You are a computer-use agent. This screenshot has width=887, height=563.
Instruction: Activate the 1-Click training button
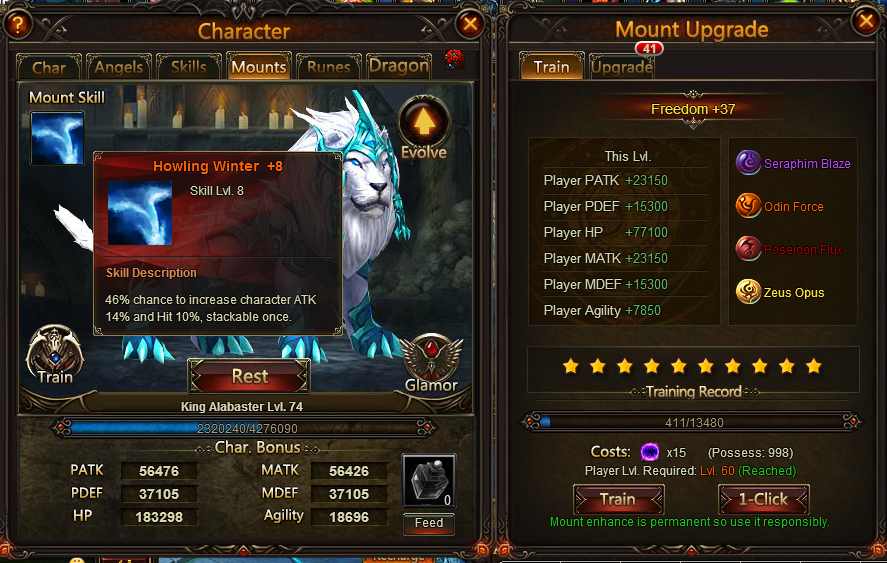click(x=763, y=499)
